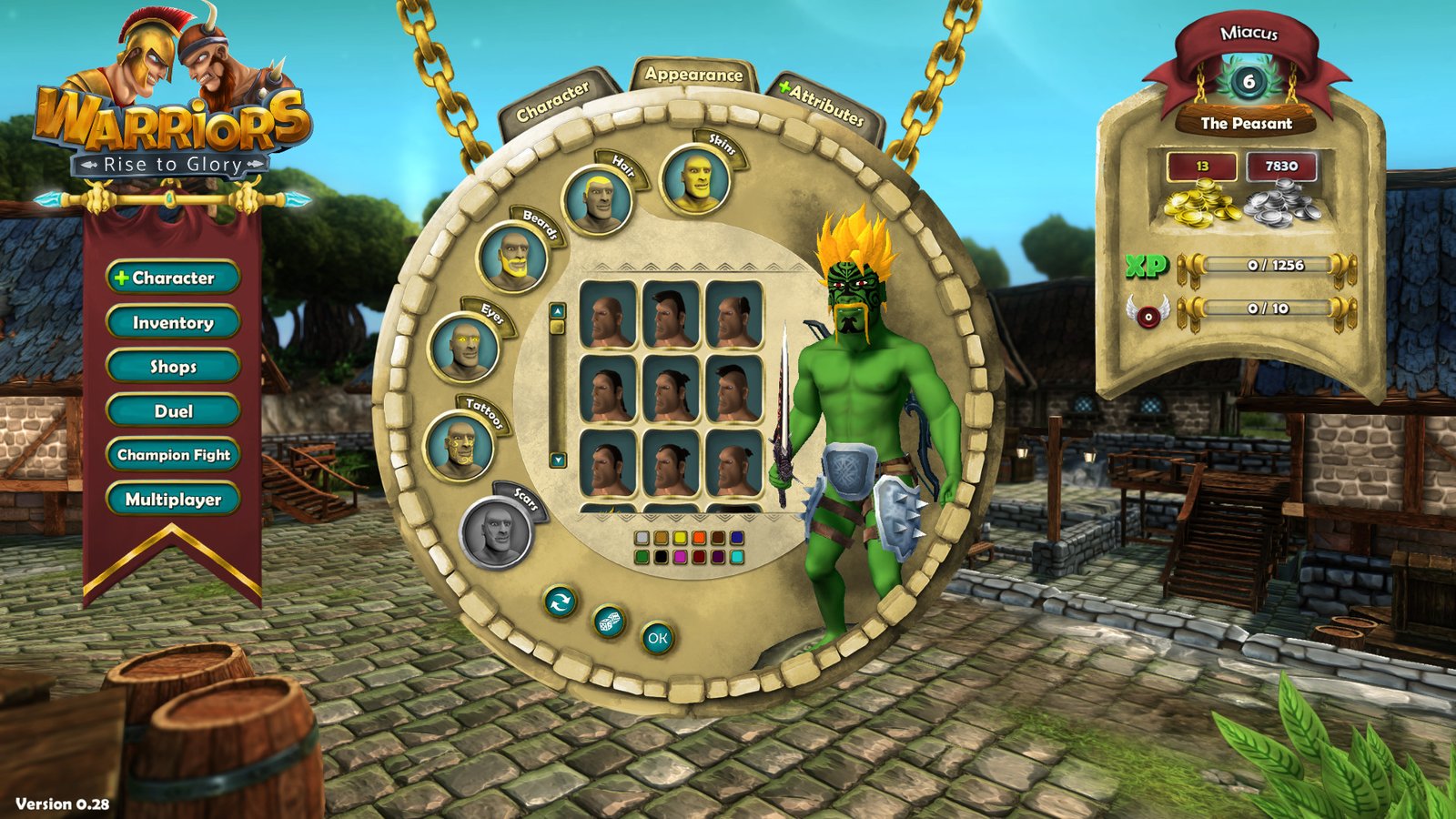
Task: Open the Multiplayer menu
Action: pyautogui.click(x=173, y=500)
